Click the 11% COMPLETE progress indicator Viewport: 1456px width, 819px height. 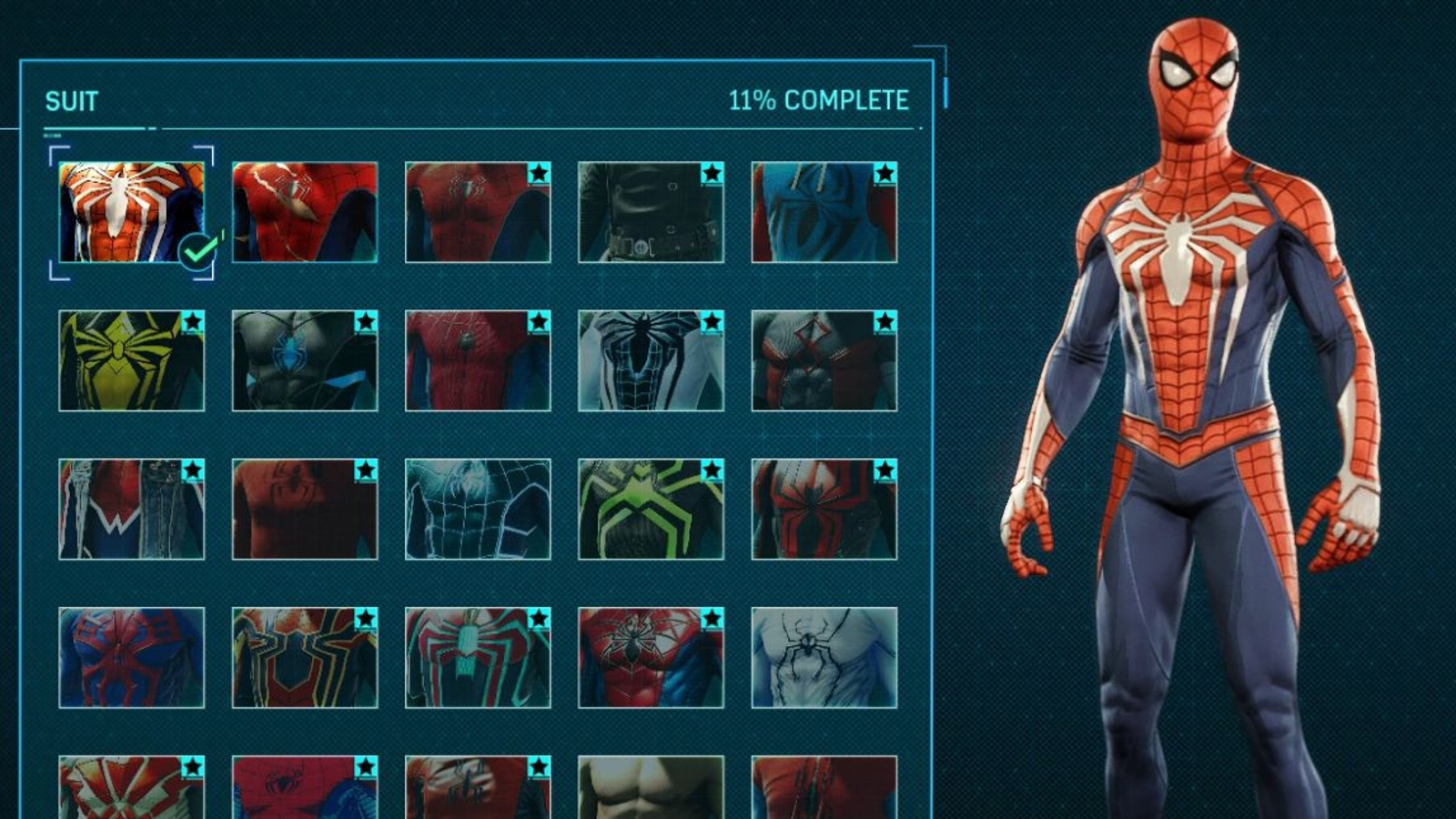(x=818, y=100)
